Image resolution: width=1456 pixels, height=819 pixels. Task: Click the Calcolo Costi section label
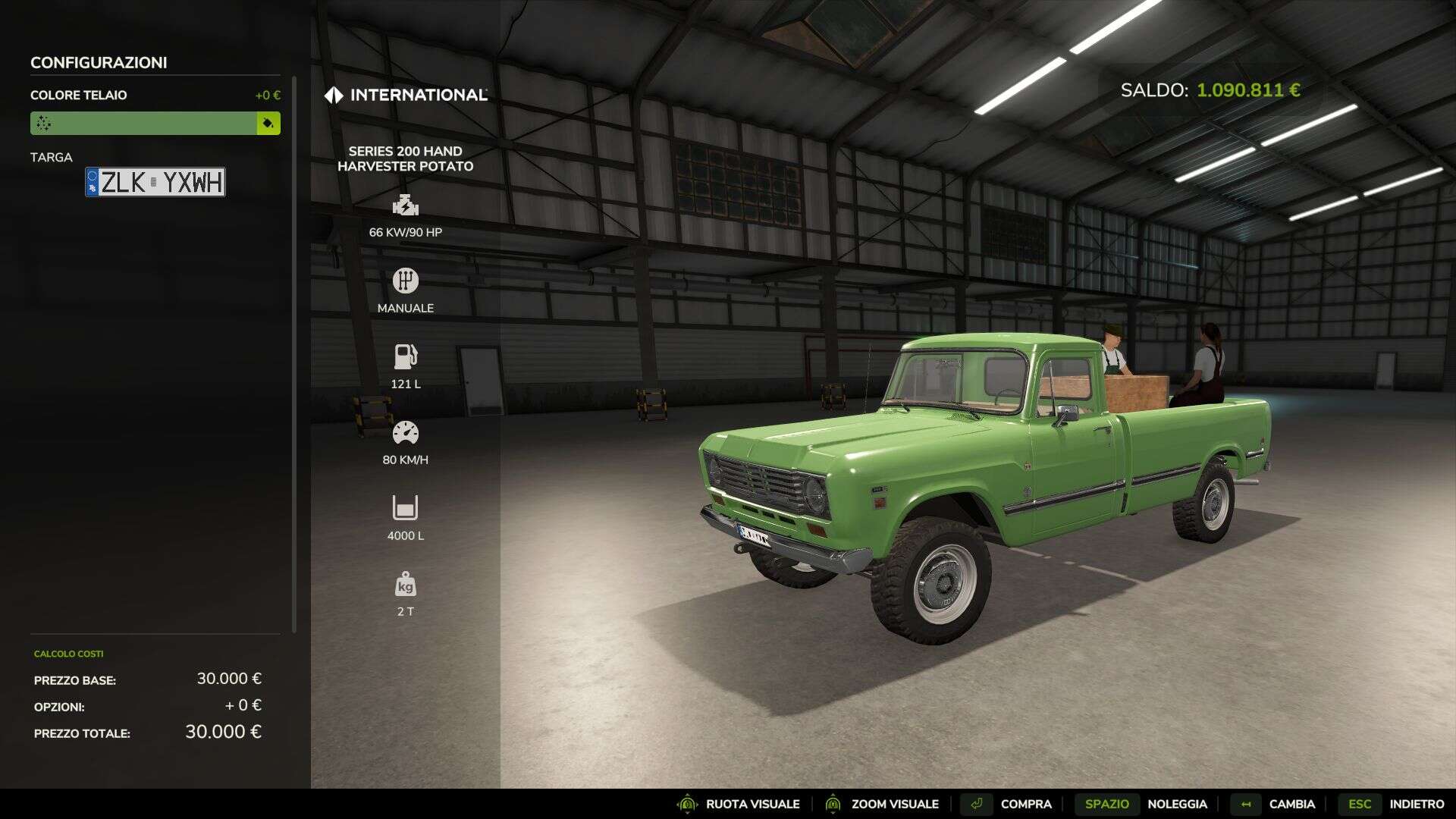(x=68, y=654)
